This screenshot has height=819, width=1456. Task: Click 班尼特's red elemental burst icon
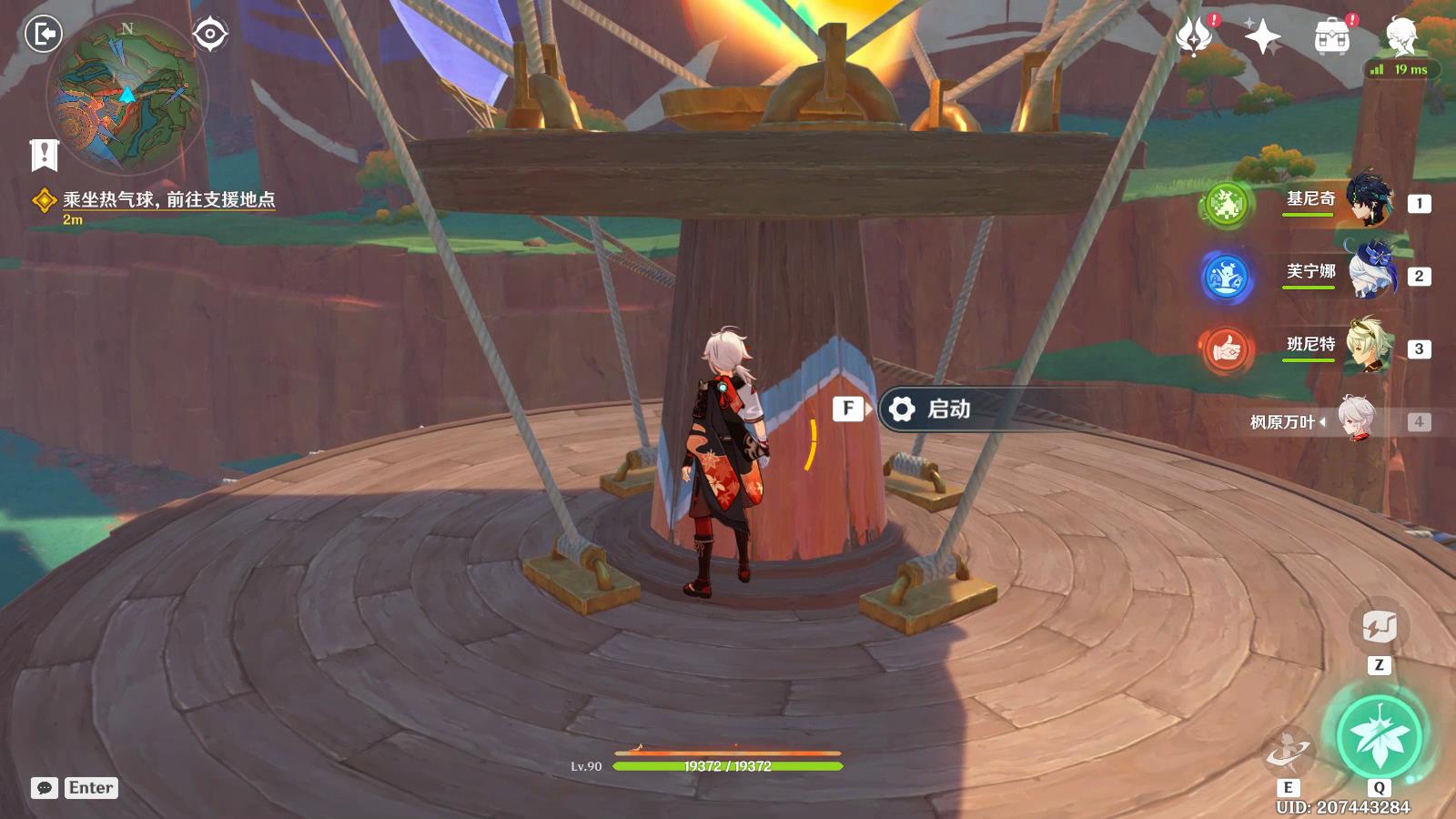coord(1225,349)
